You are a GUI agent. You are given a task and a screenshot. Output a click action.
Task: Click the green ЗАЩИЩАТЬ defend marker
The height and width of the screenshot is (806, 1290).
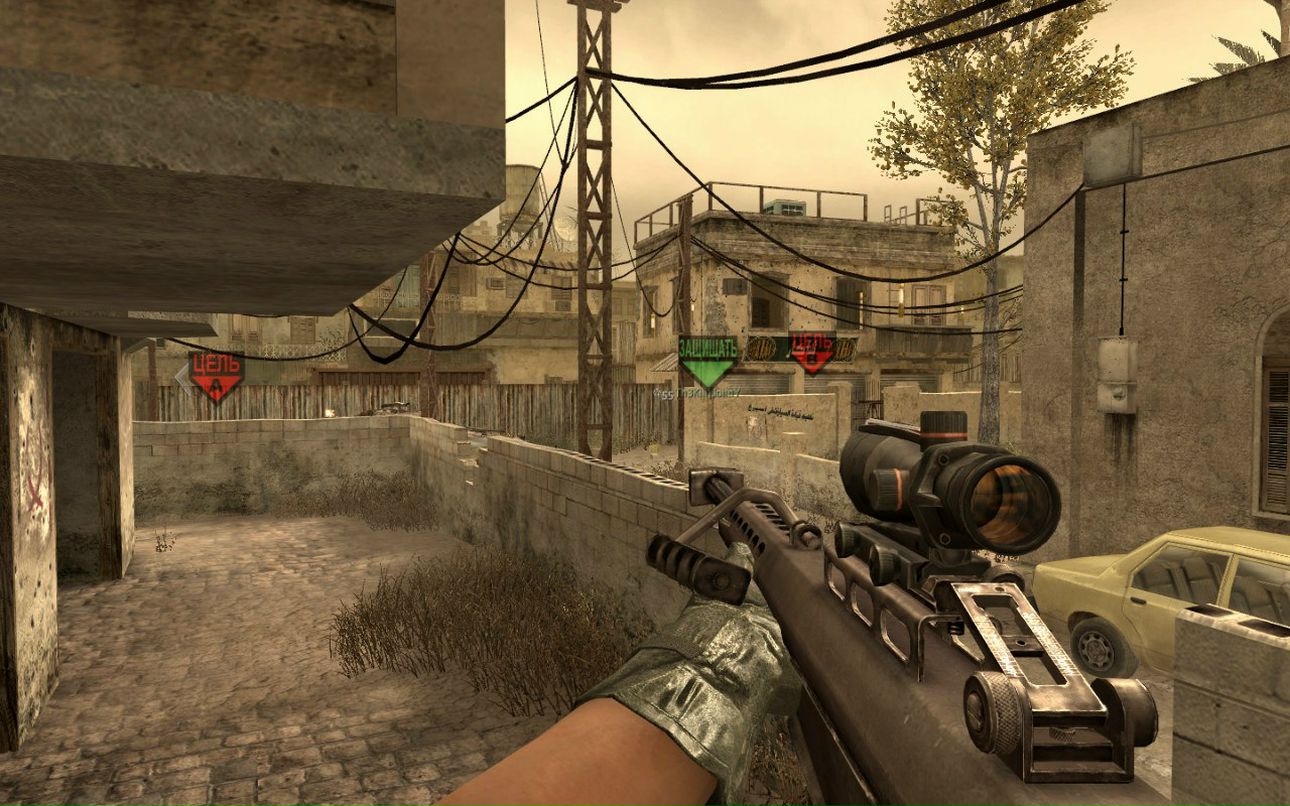point(708,360)
